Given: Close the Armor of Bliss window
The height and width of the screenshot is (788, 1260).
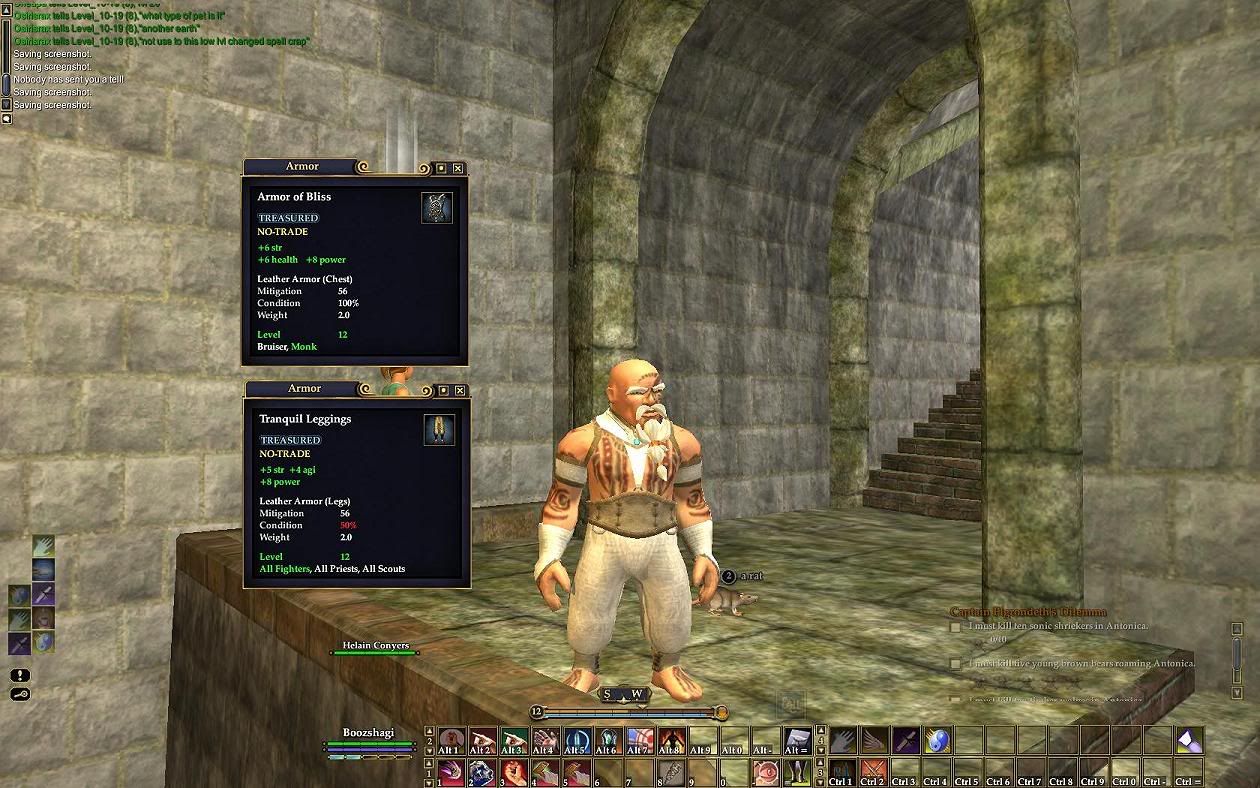Looking at the screenshot, I should (x=457, y=168).
